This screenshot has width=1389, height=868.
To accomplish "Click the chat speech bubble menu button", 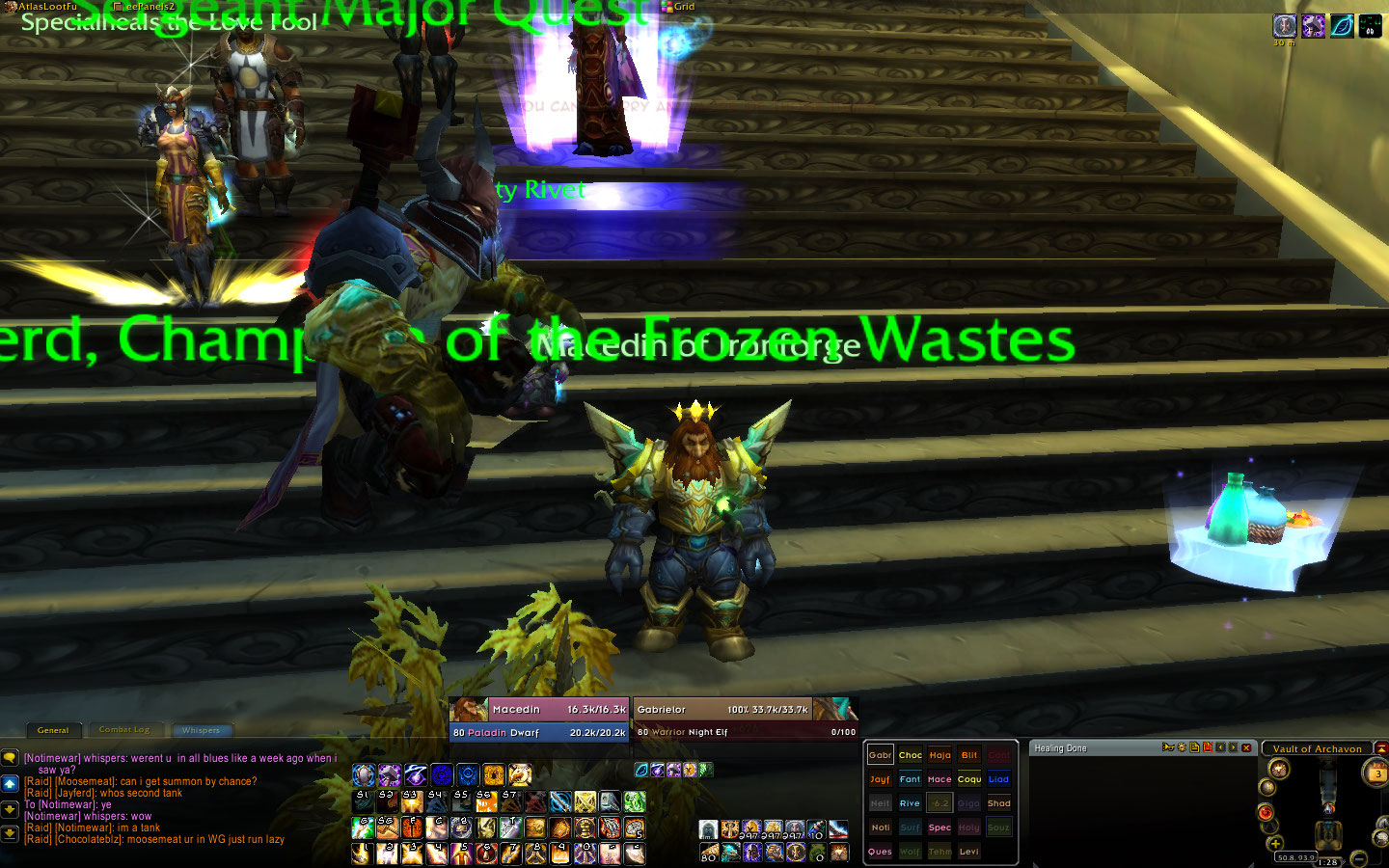I will (x=10, y=759).
